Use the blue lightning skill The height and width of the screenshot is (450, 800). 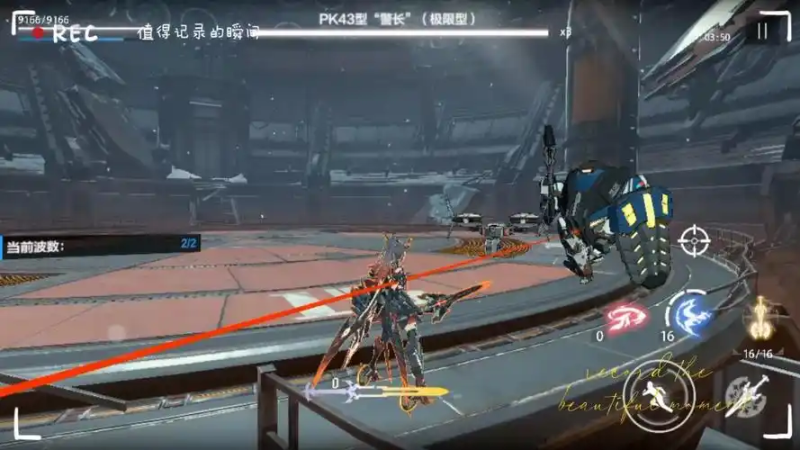[x=690, y=312]
